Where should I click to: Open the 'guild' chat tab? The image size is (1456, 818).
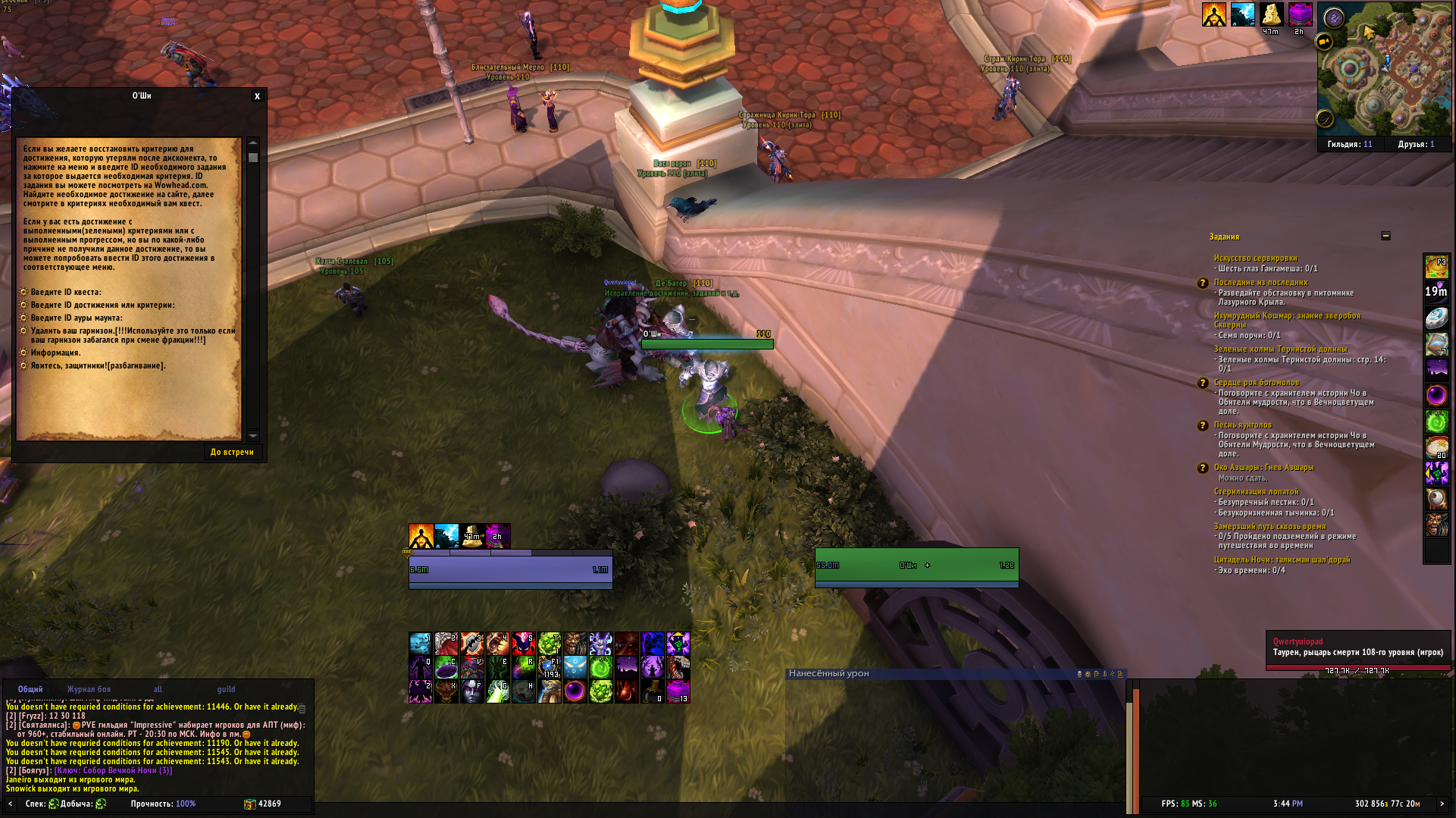[226, 689]
